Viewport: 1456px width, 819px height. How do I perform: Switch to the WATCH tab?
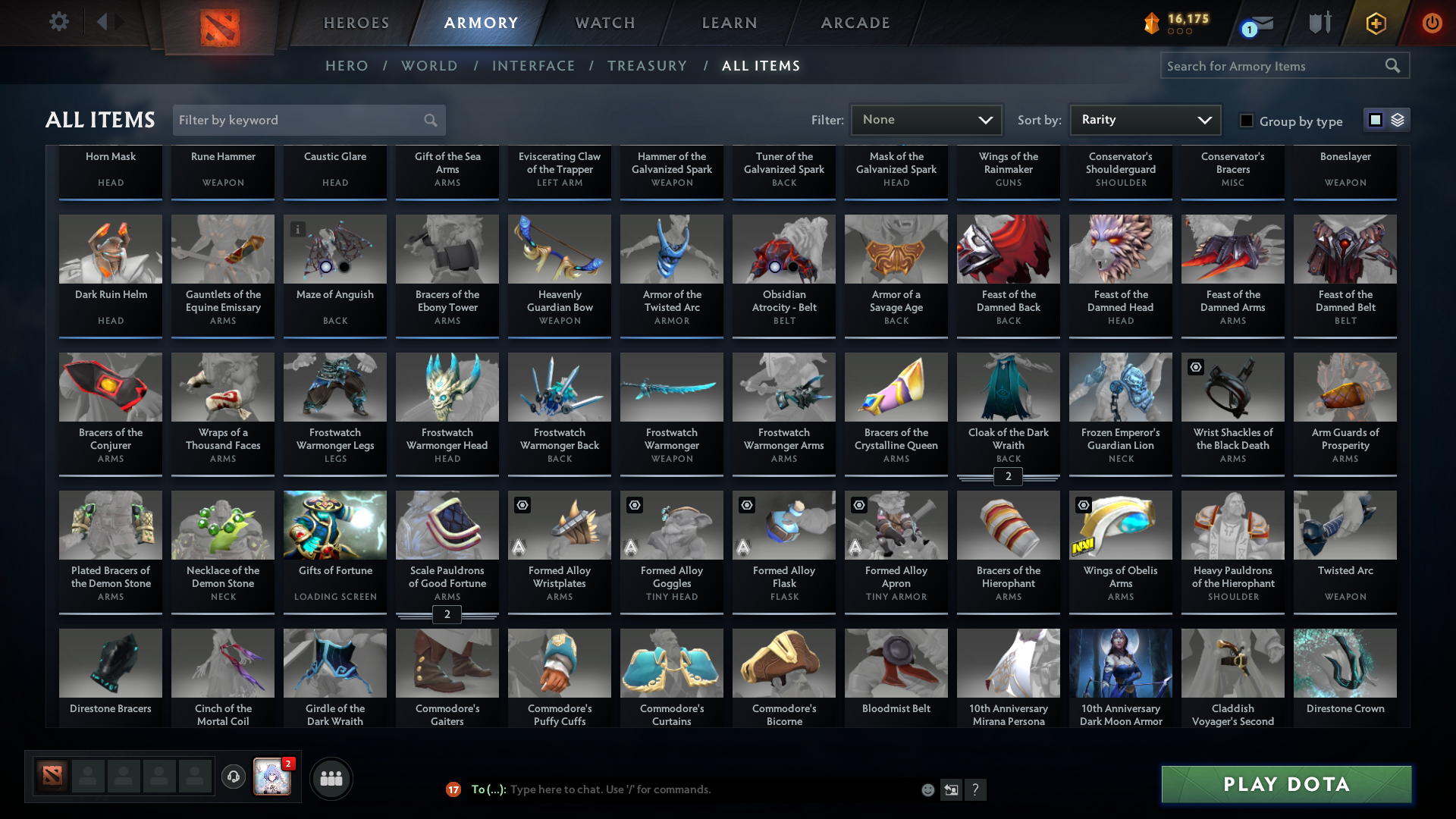pos(604,23)
